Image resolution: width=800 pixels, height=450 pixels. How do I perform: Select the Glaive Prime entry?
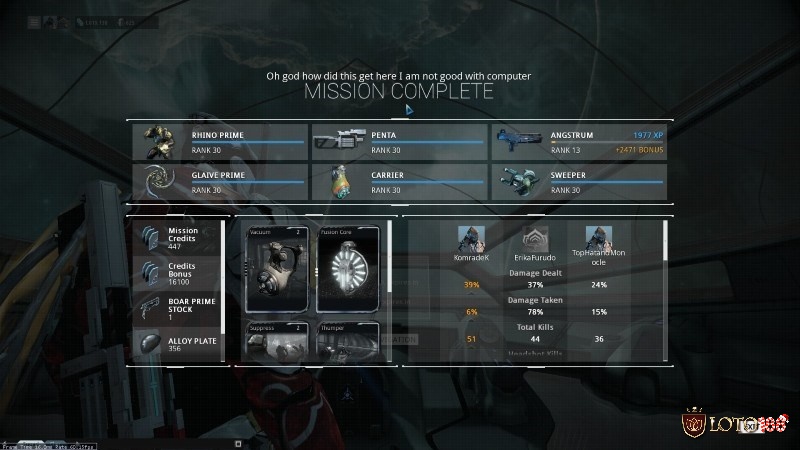point(218,182)
